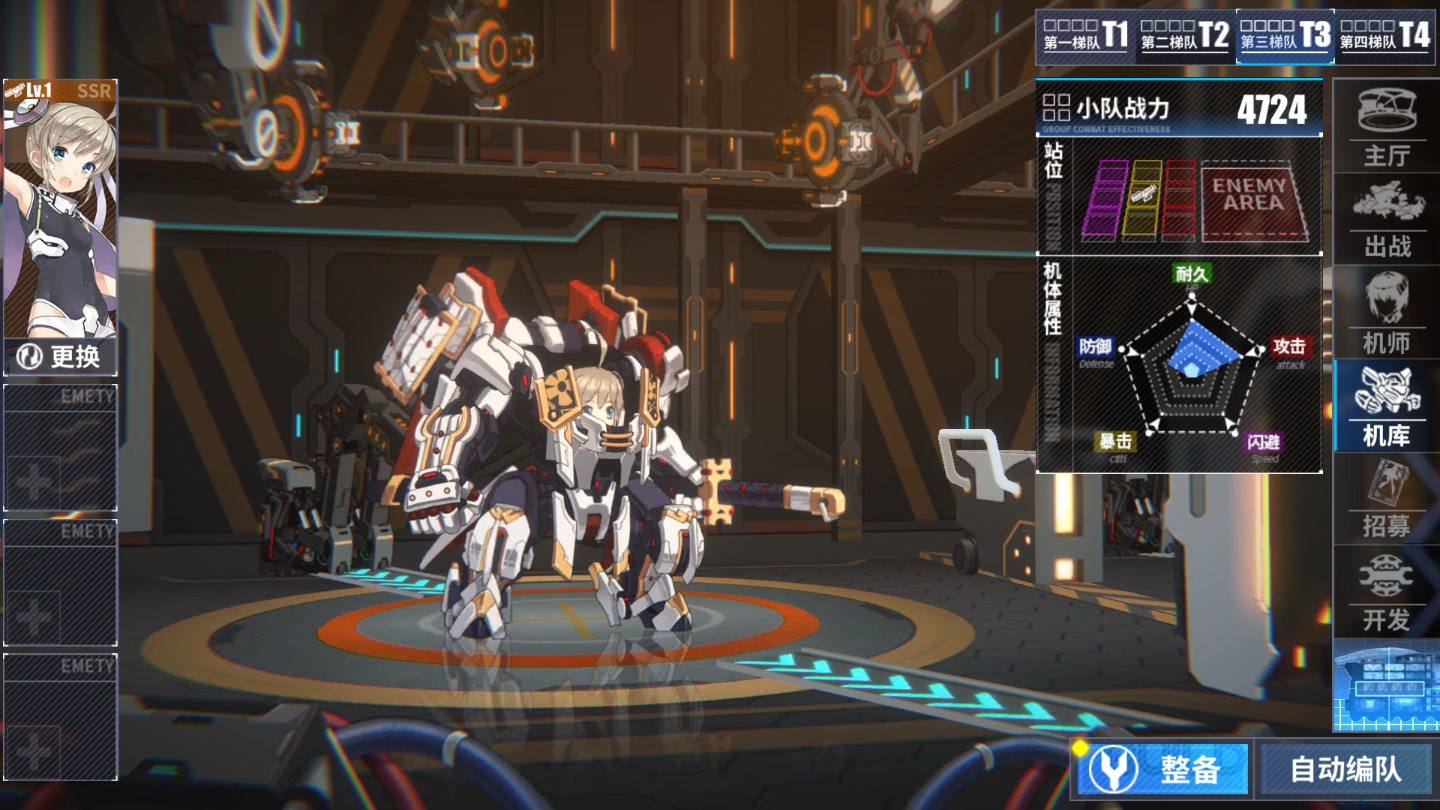The height and width of the screenshot is (810, 1440).
Task: Select the SSR Lv.1 pilot portrait
Action: (61, 210)
